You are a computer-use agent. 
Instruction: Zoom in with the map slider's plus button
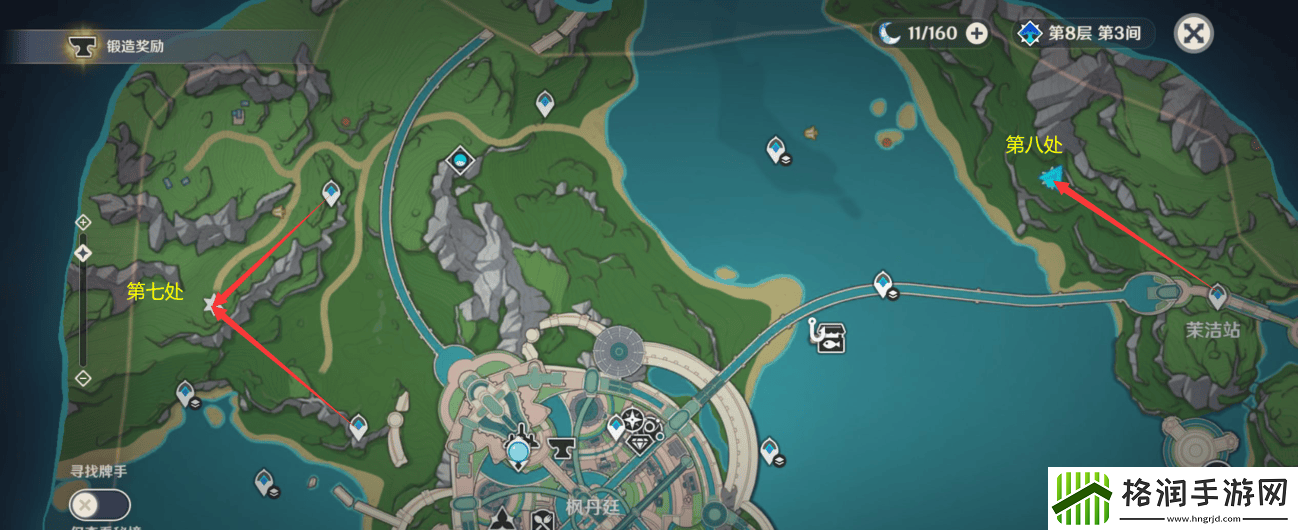click(x=84, y=221)
